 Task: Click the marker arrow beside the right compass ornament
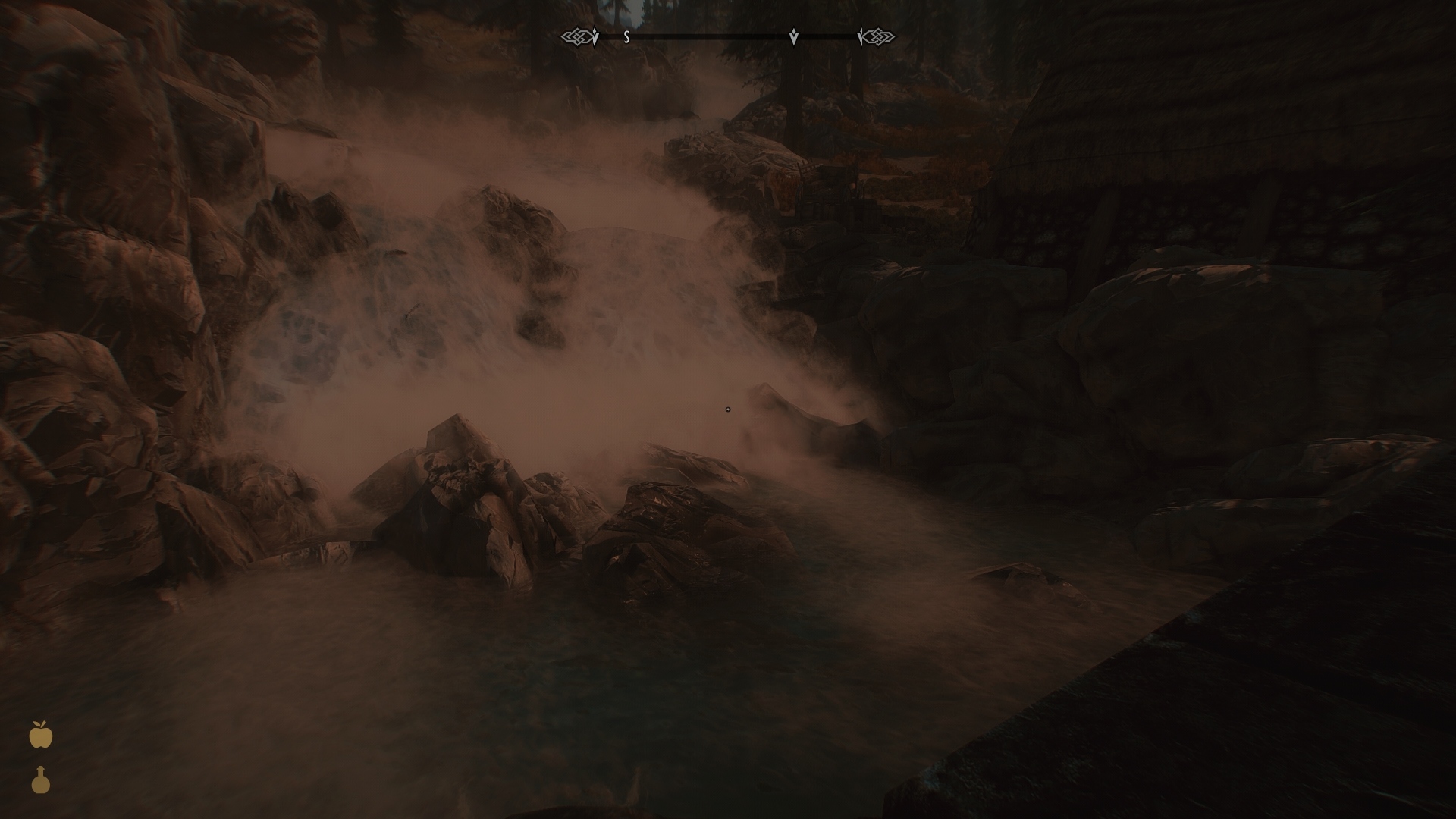click(861, 35)
